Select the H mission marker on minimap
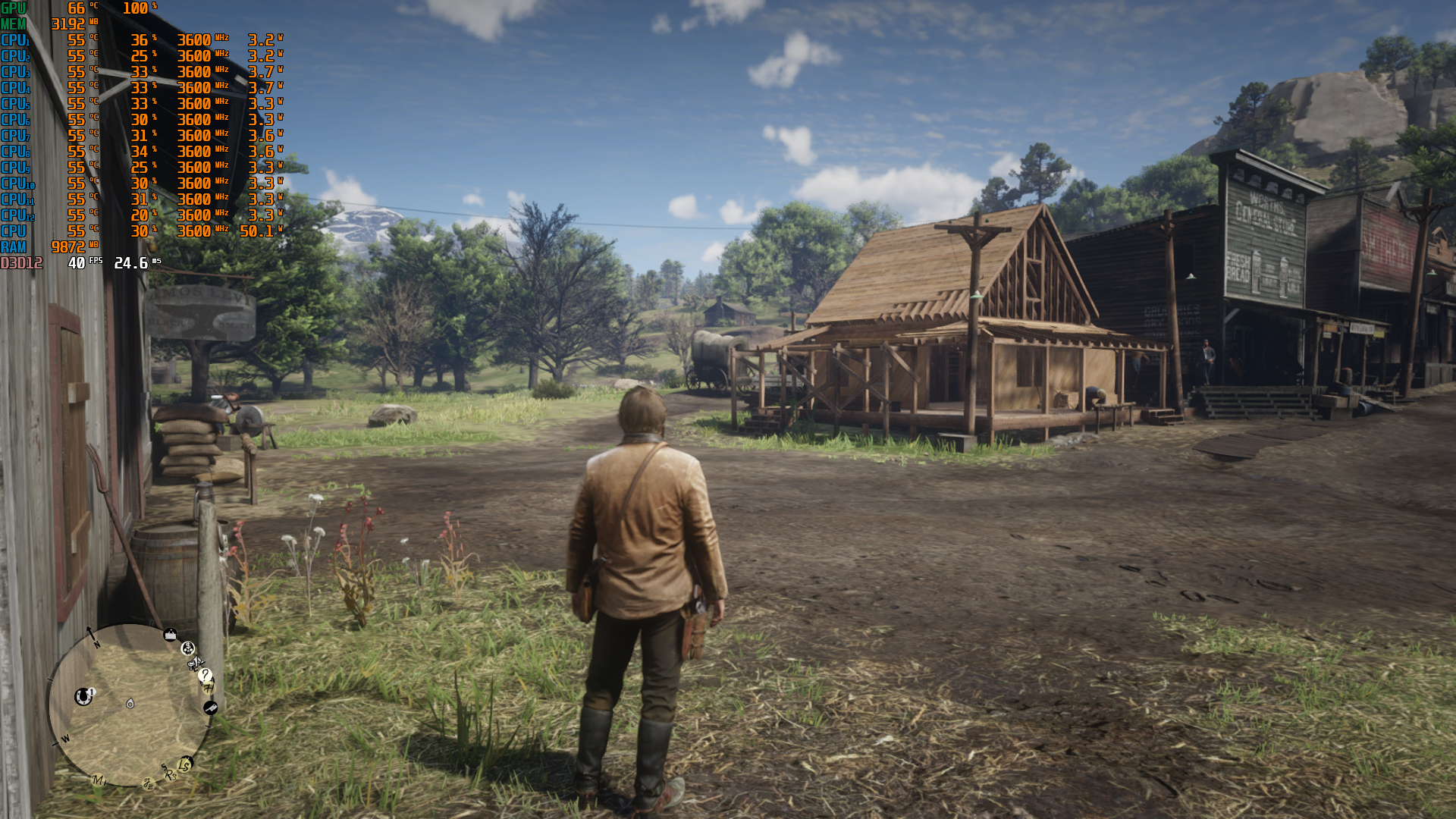The height and width of the screenshot is (819, 1456). 209,687
